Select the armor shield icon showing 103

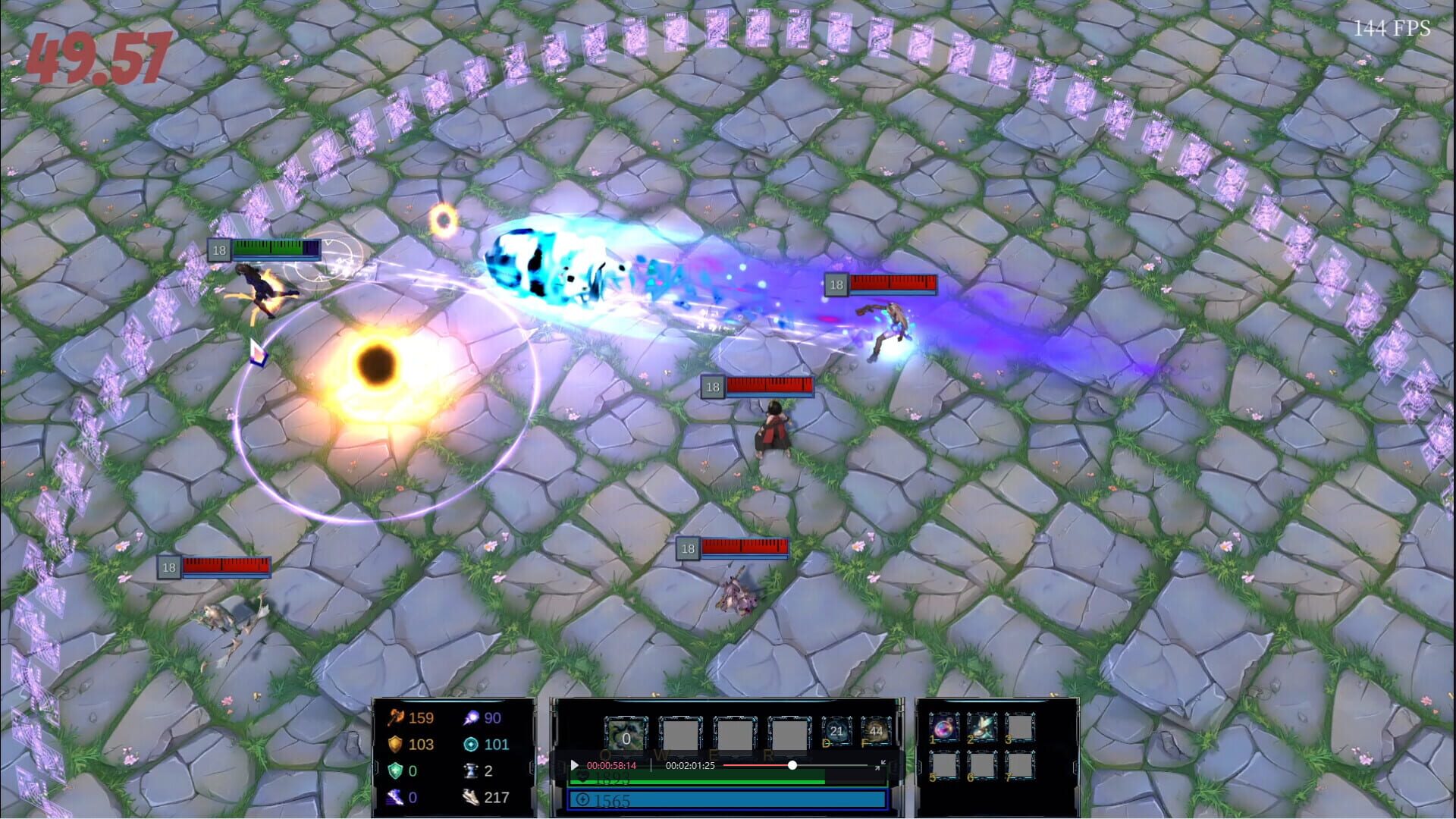point(395,743)
